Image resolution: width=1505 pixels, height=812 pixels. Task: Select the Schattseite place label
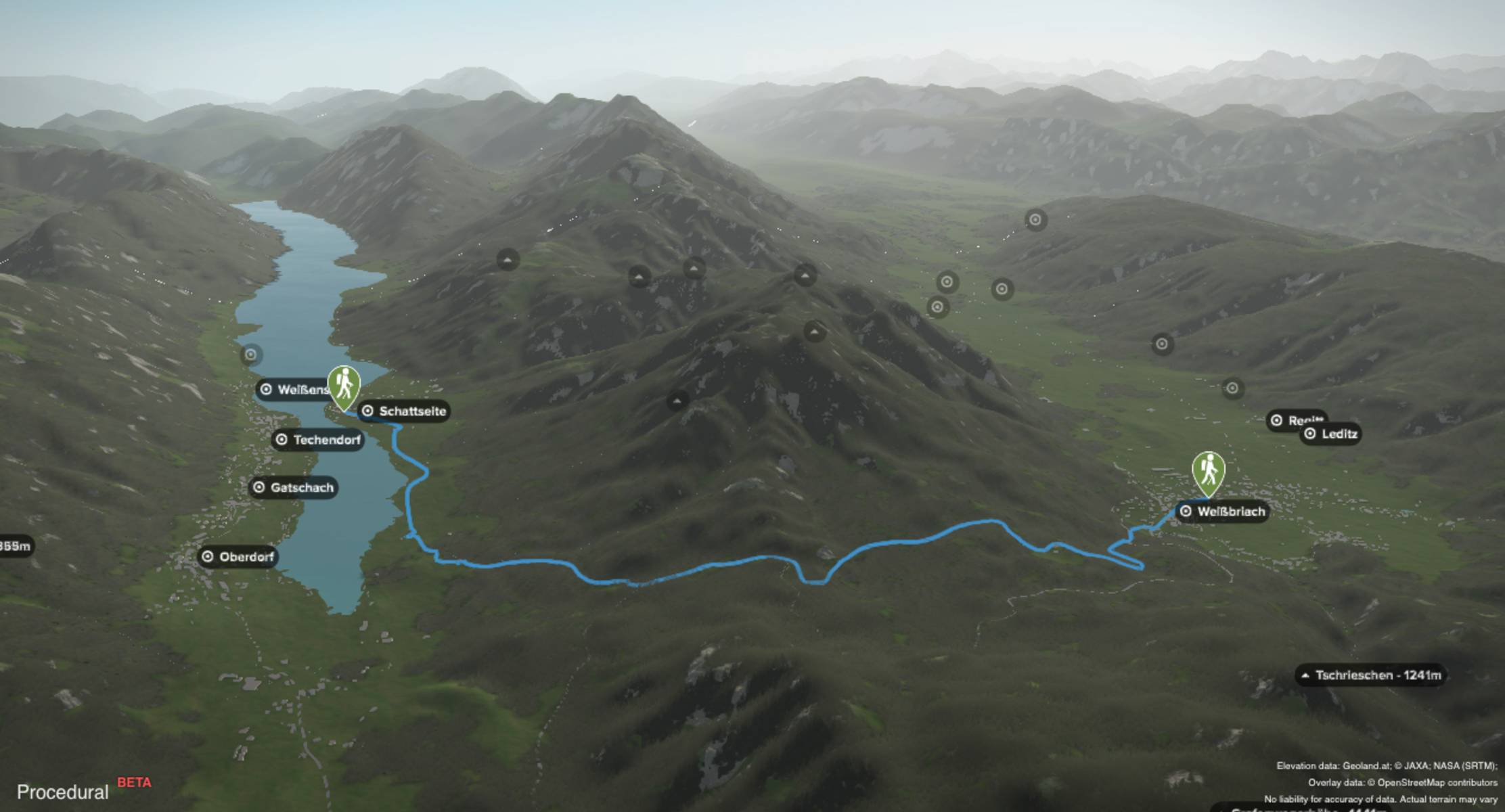click(404, 411)
